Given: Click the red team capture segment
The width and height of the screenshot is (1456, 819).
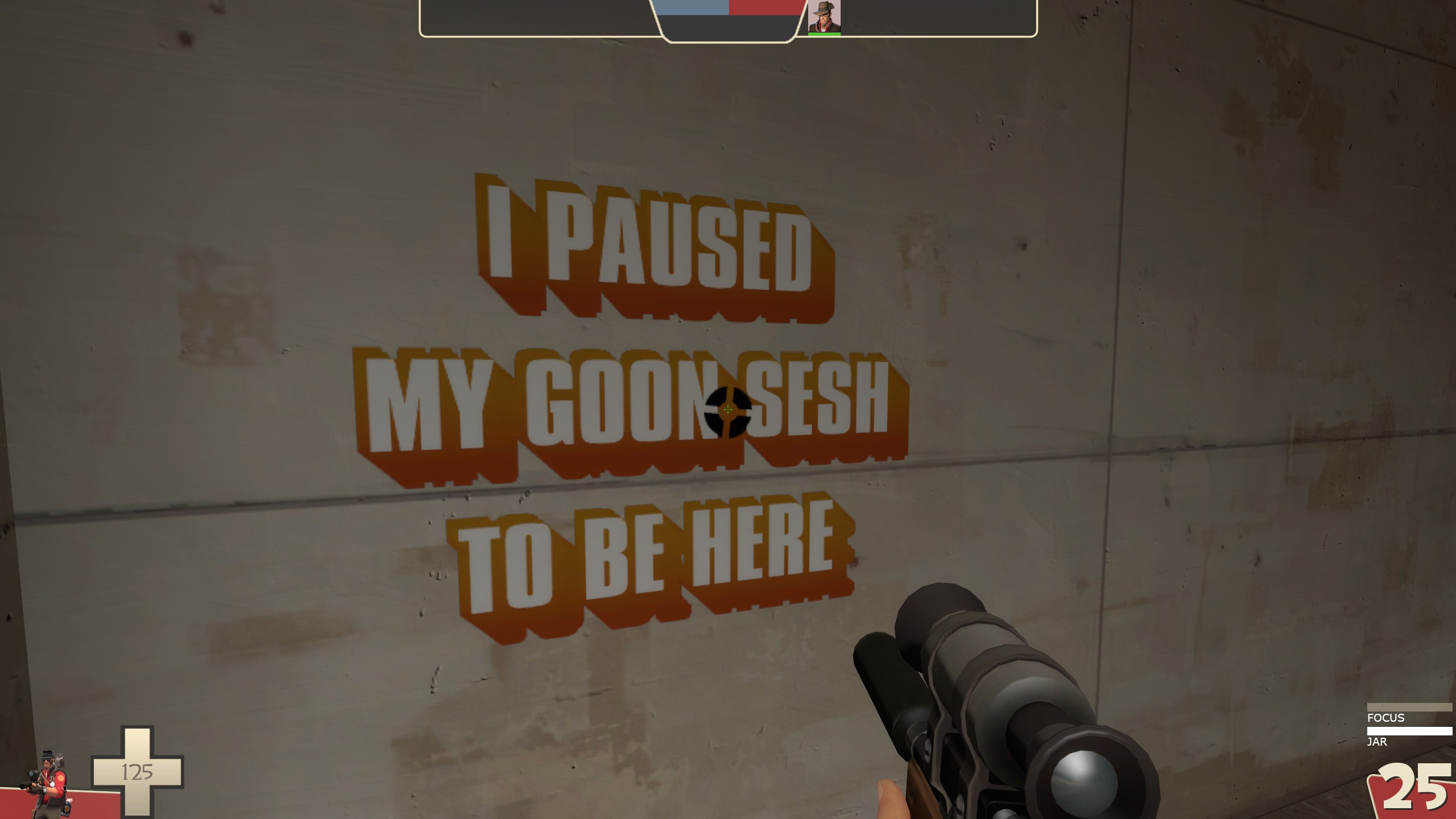Looking at the screenshot, I should pyautogui.click(x=762, y=9).
